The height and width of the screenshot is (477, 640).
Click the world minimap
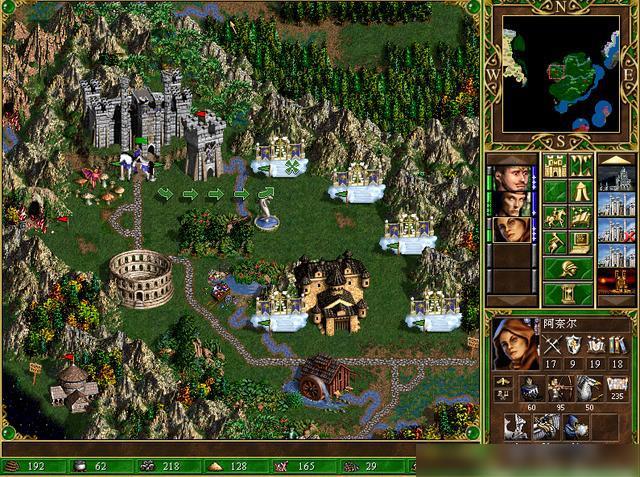pos(561,69)
